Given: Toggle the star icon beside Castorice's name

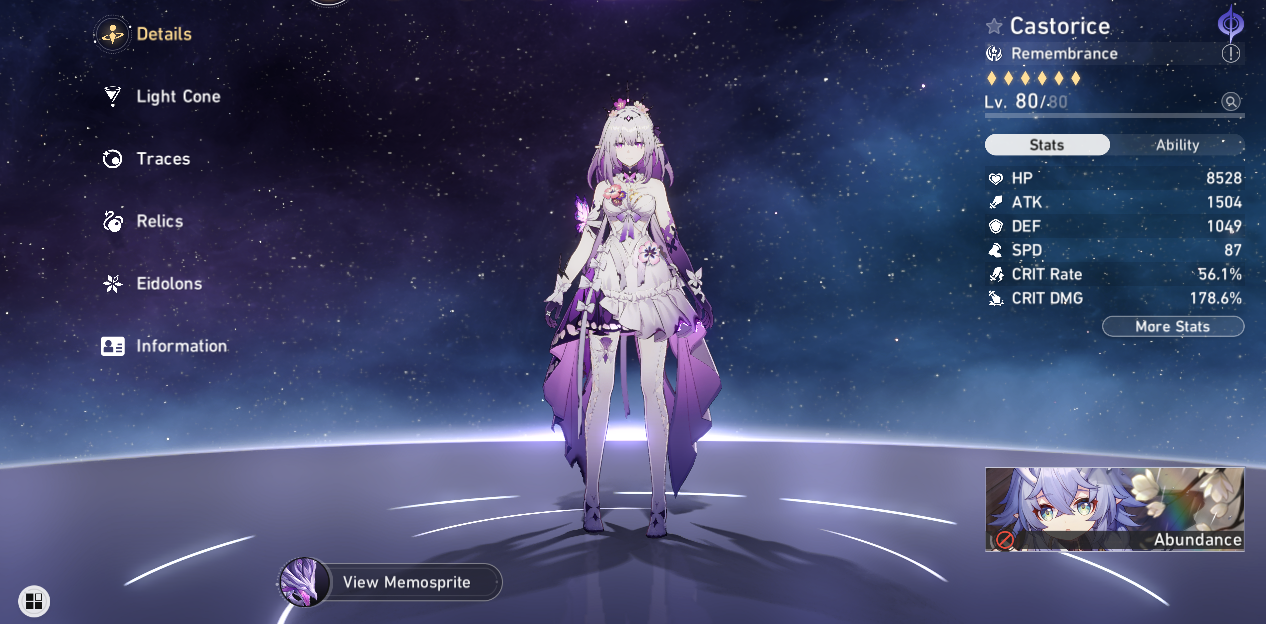Looking at the screenshot, I should tap(994, 27).
